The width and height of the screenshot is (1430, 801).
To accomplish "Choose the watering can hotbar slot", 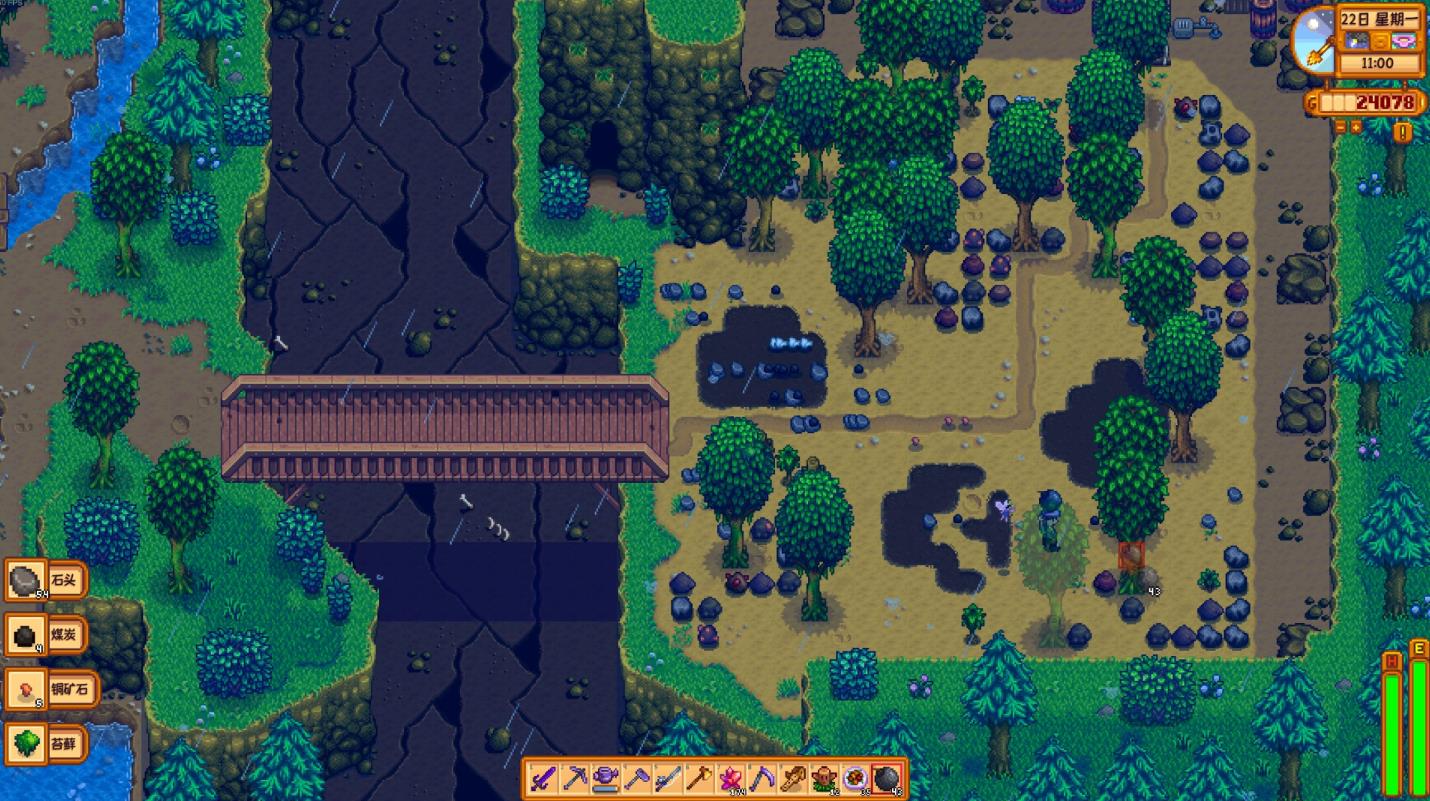I will point(606,778).
